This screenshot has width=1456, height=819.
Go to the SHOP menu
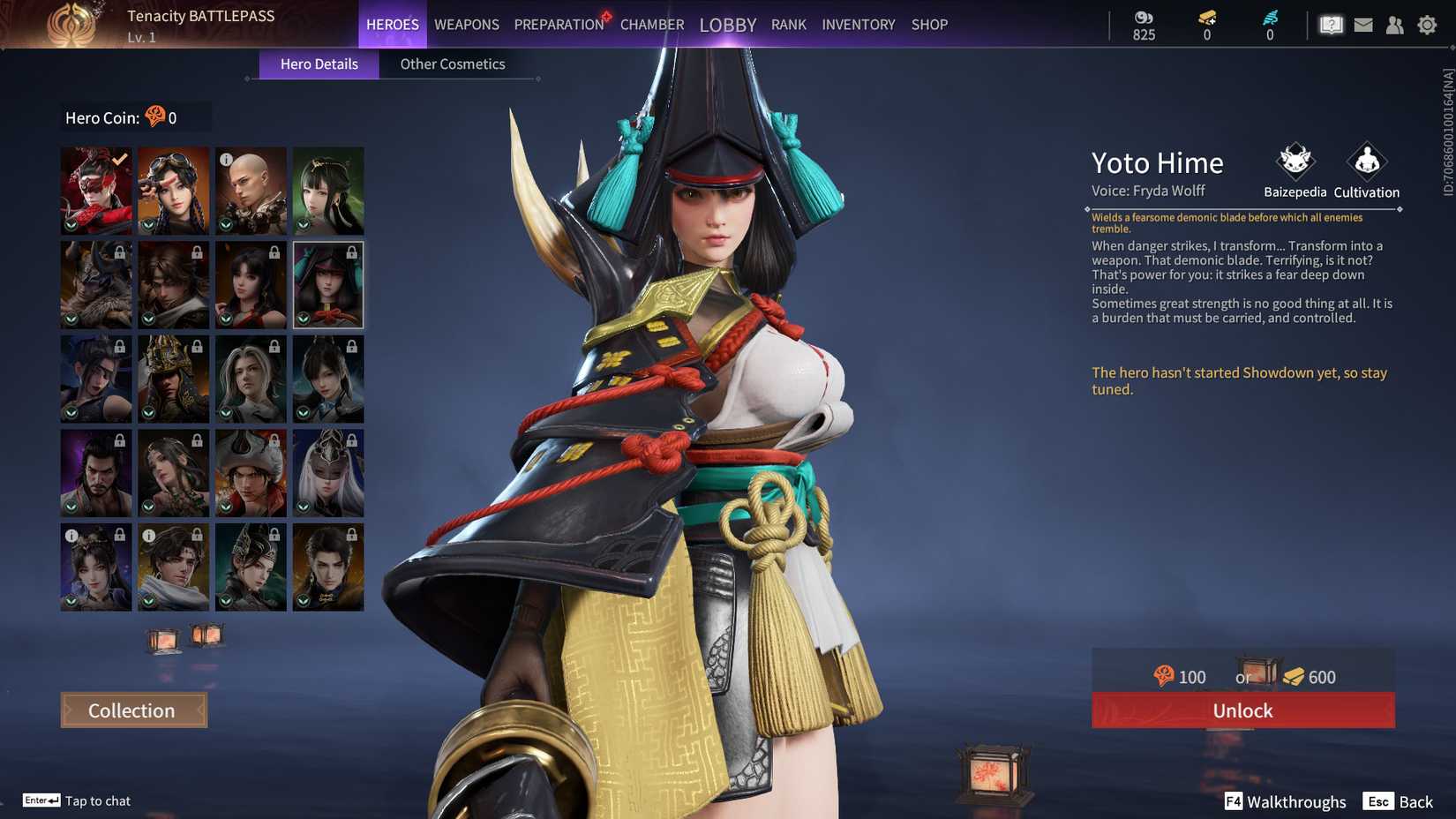[928, 25]
